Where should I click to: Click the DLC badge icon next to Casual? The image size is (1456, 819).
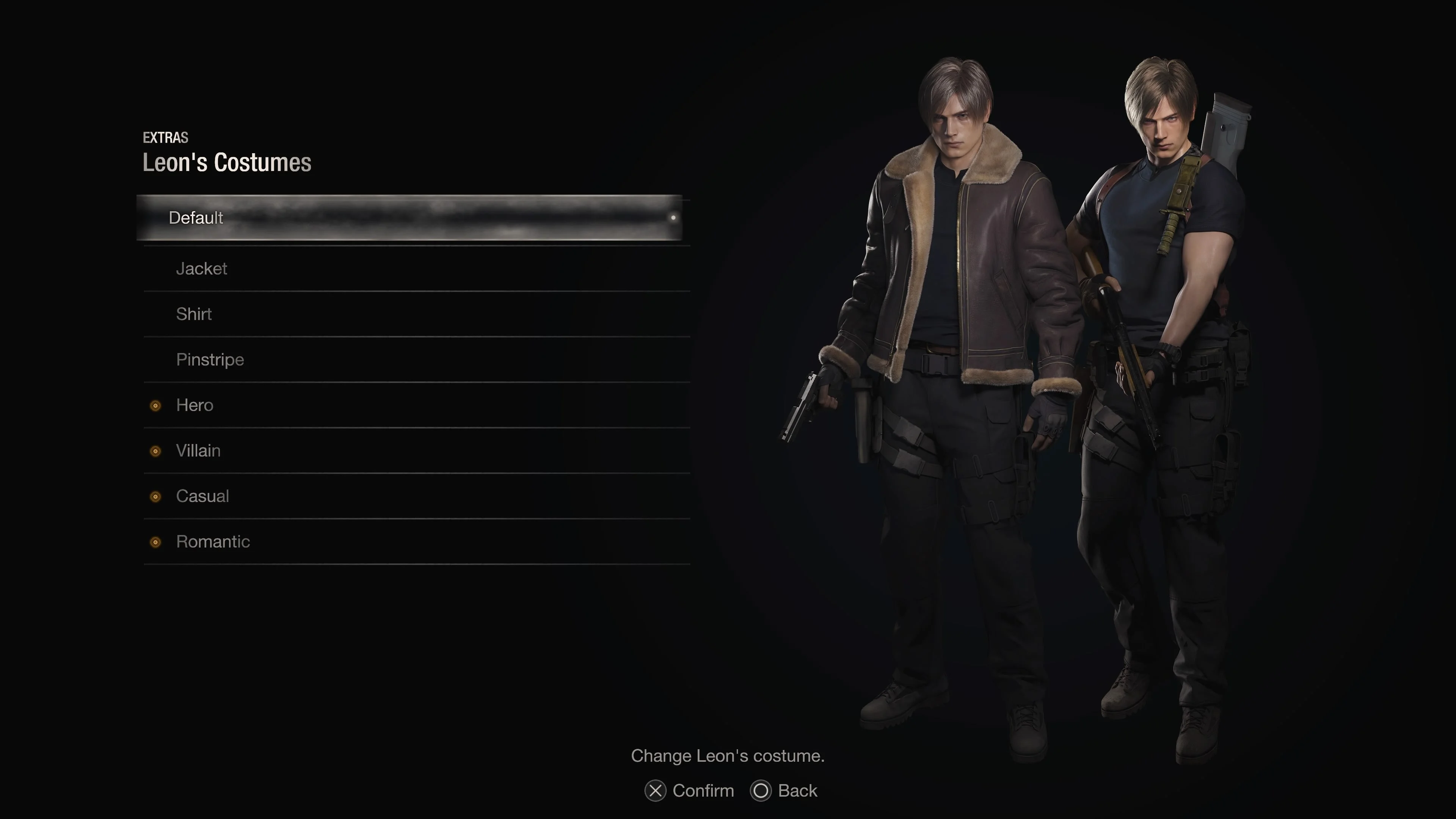(x=155, y=496)
